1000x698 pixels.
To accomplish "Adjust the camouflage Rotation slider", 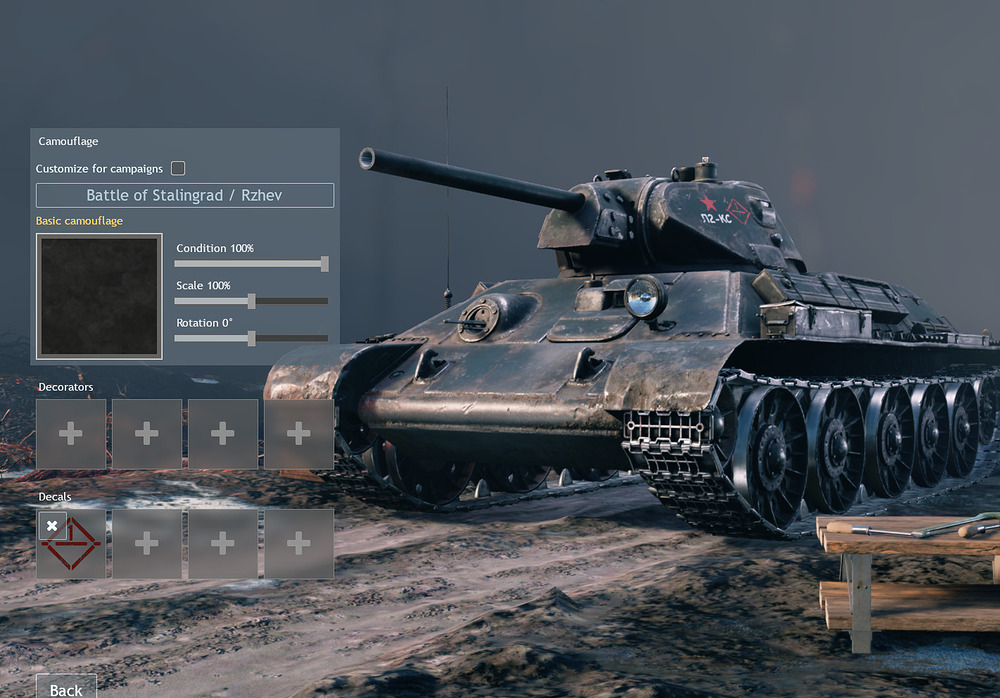I will coord(252,338).
